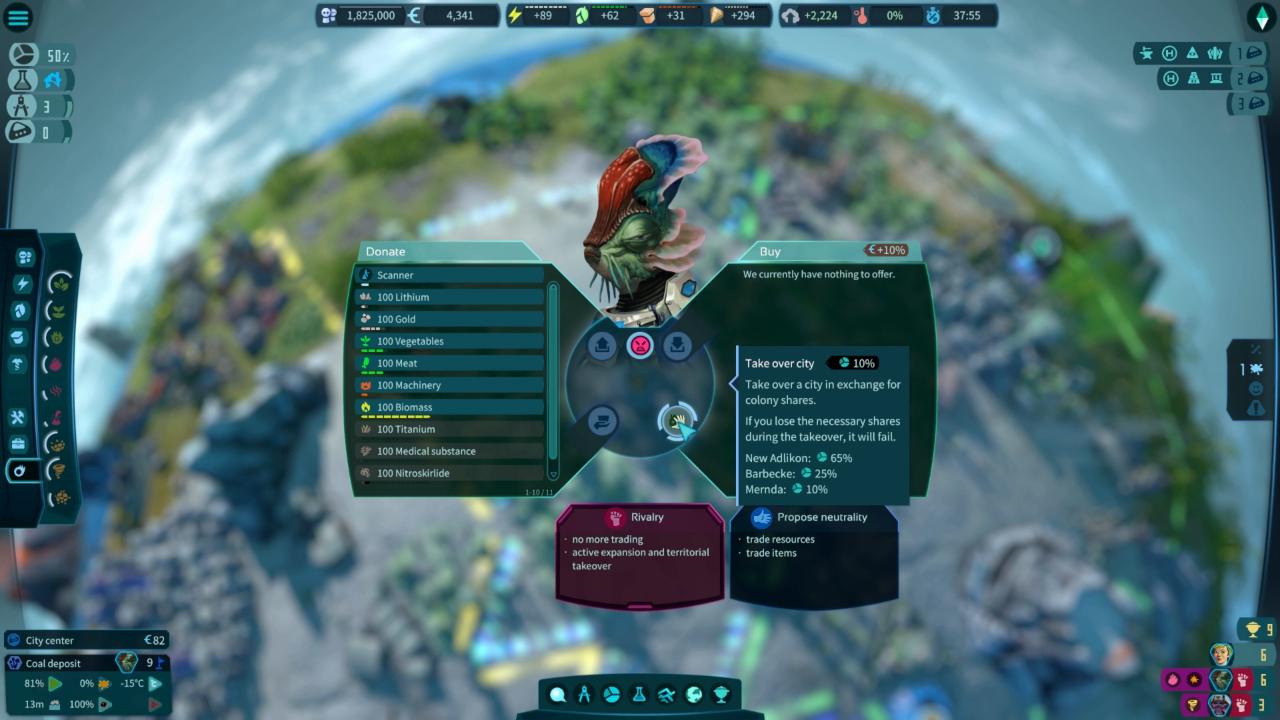Open the globe view in bottom bar

tap(693, 695)
